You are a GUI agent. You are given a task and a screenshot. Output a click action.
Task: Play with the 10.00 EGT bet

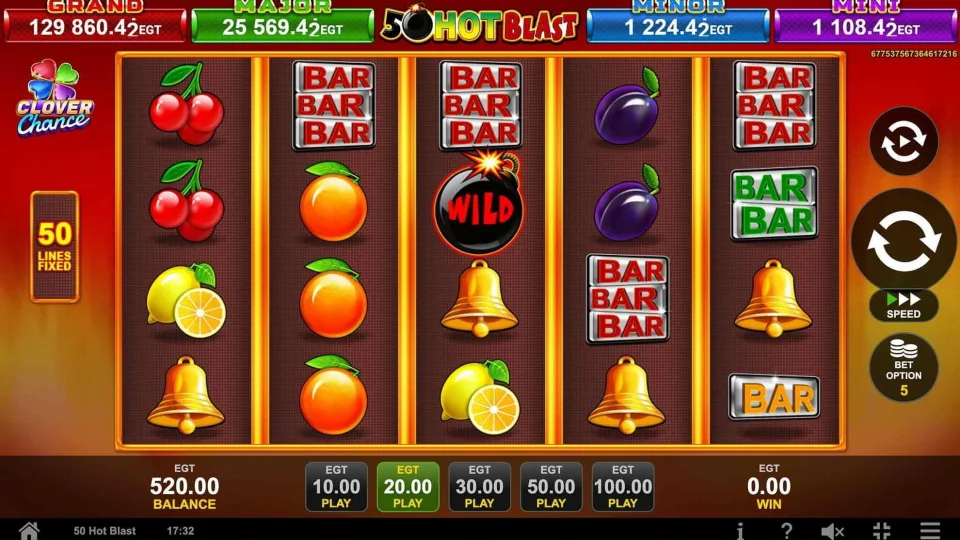(x=336, y=487)
